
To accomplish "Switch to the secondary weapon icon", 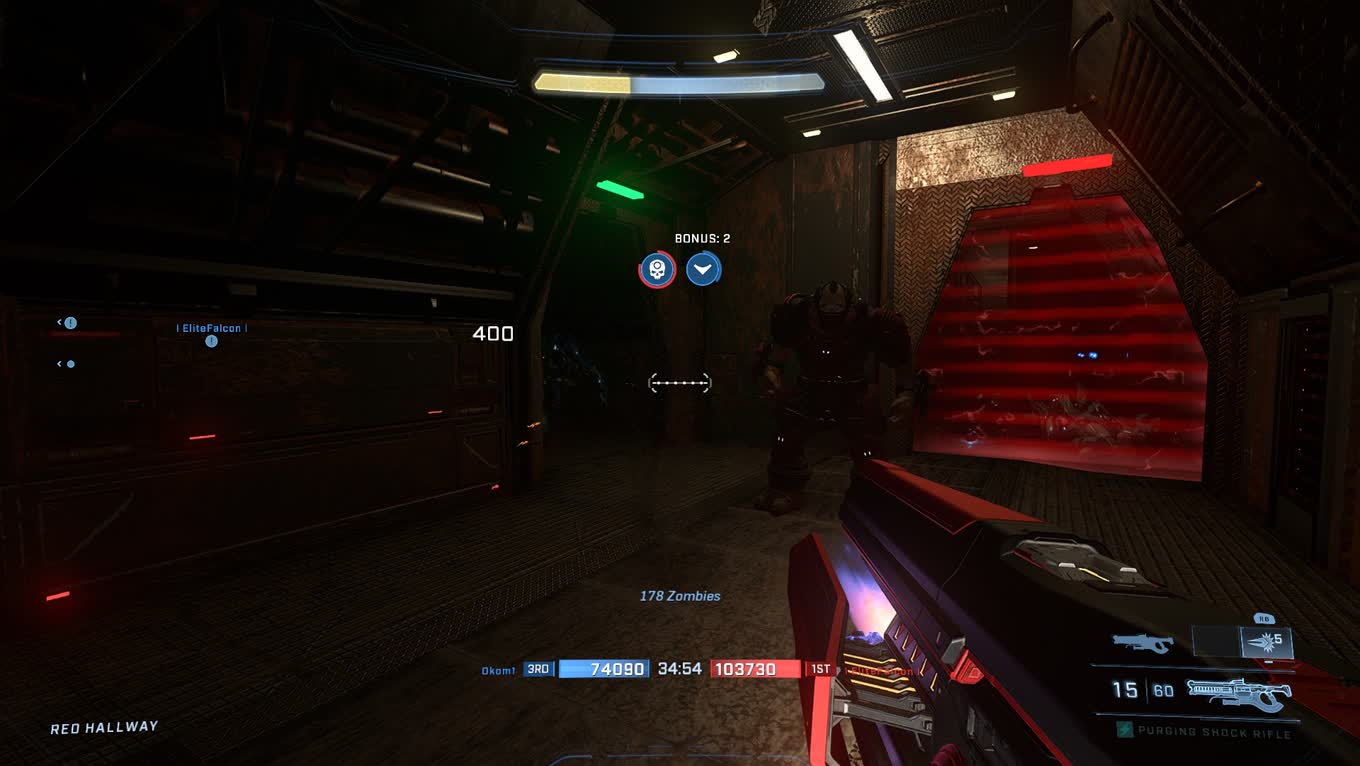I will pyautogui.click(x=1142, y=643).
